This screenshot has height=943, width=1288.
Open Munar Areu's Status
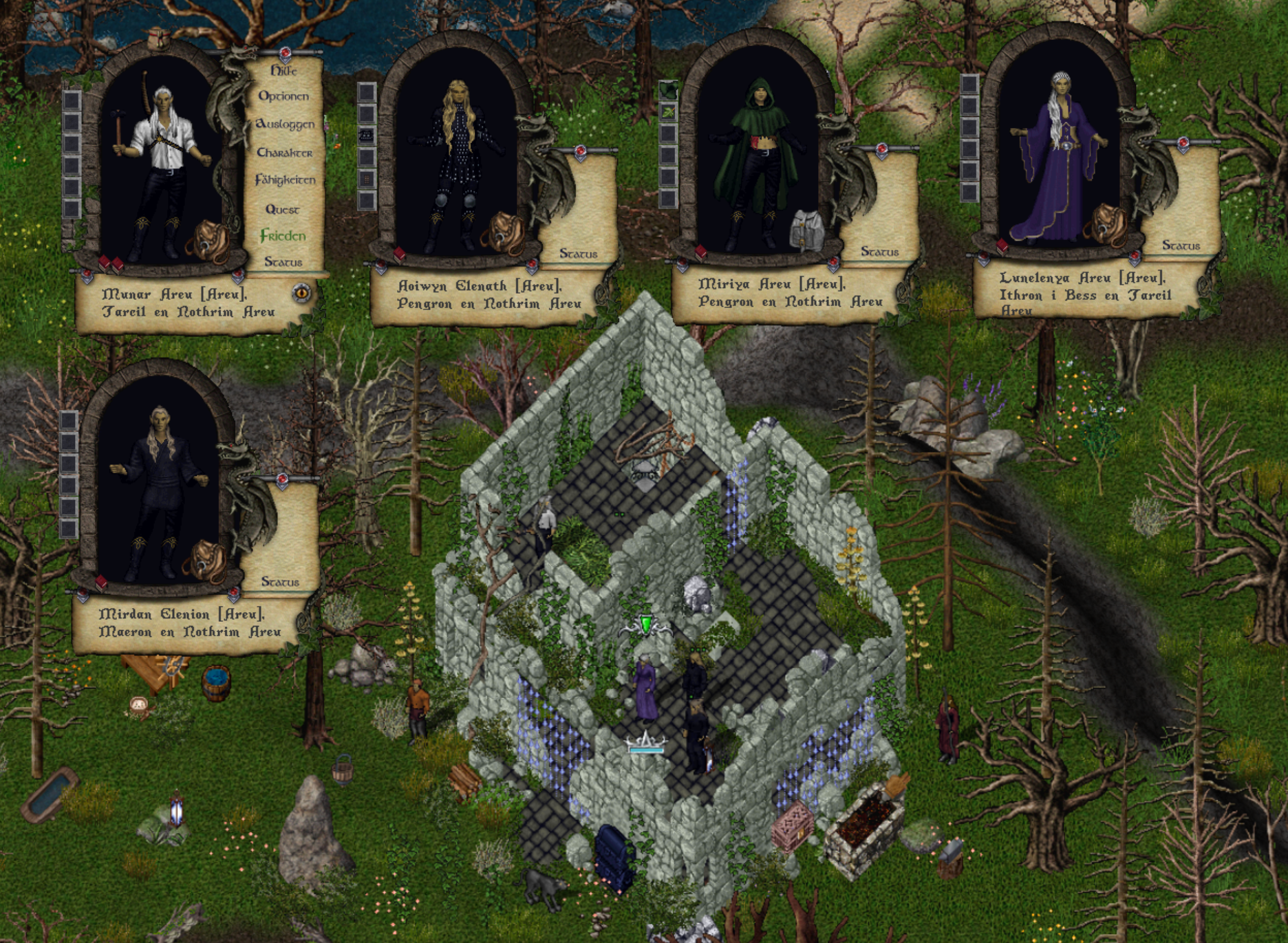283,262
